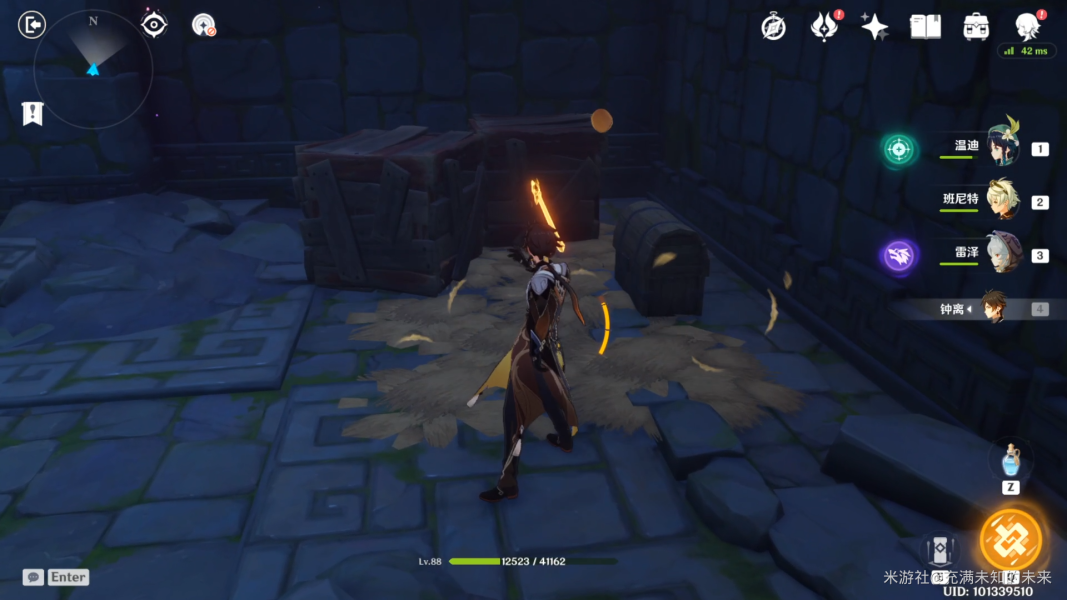Open the backpack inventory icon
This screenshot has height=600, width=1067.
click(x=976, y=27)
